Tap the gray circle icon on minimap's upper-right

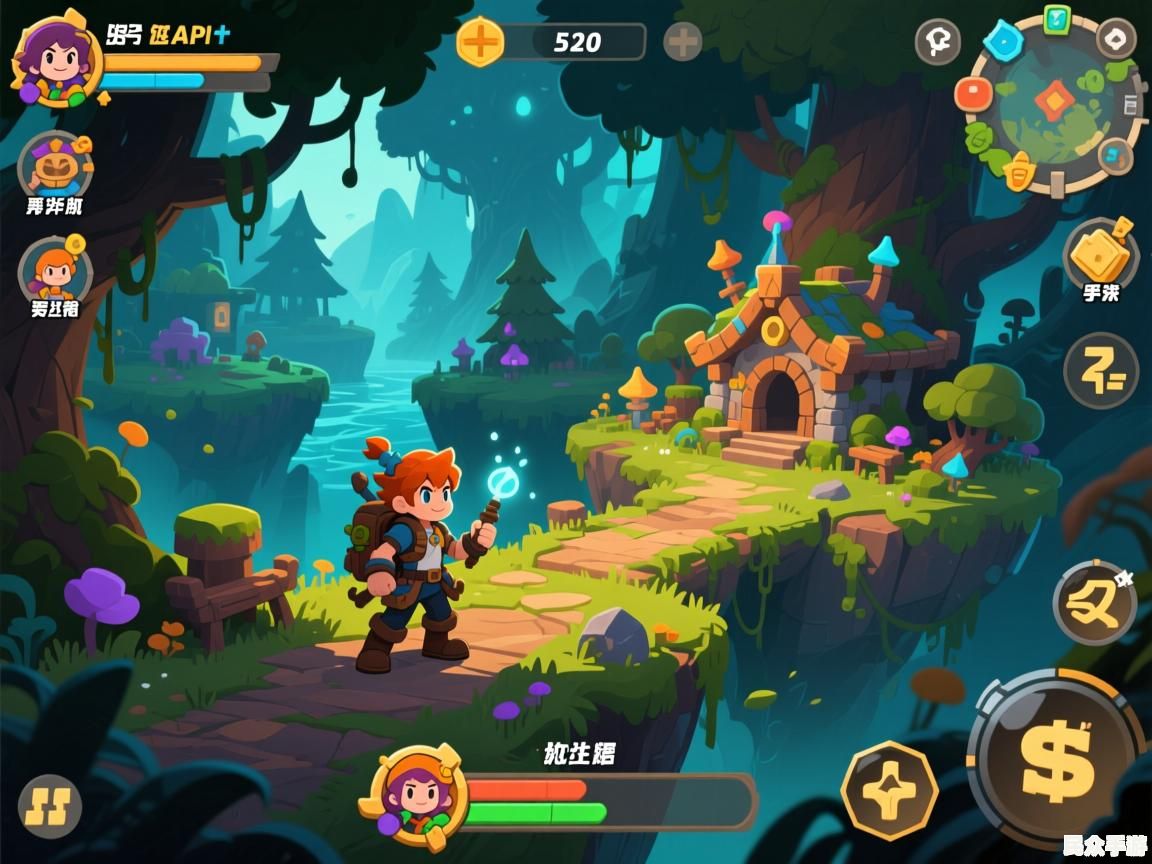(x=1116, y=38)
